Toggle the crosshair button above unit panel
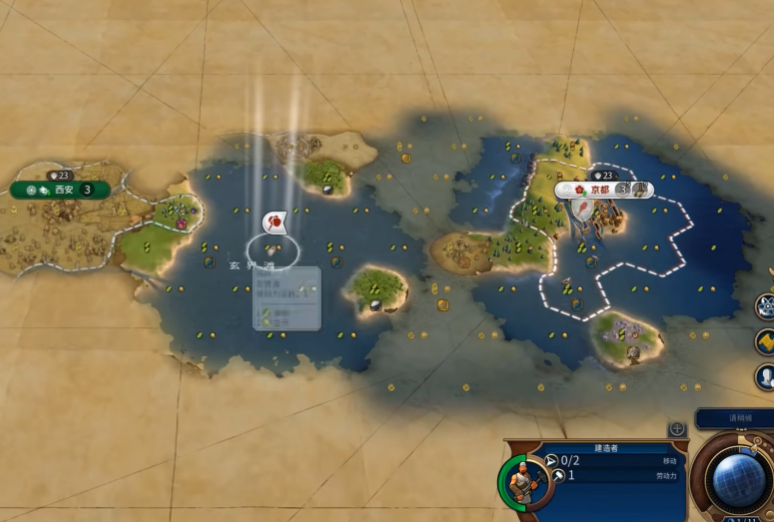774x522 pixels. [677, 429]
